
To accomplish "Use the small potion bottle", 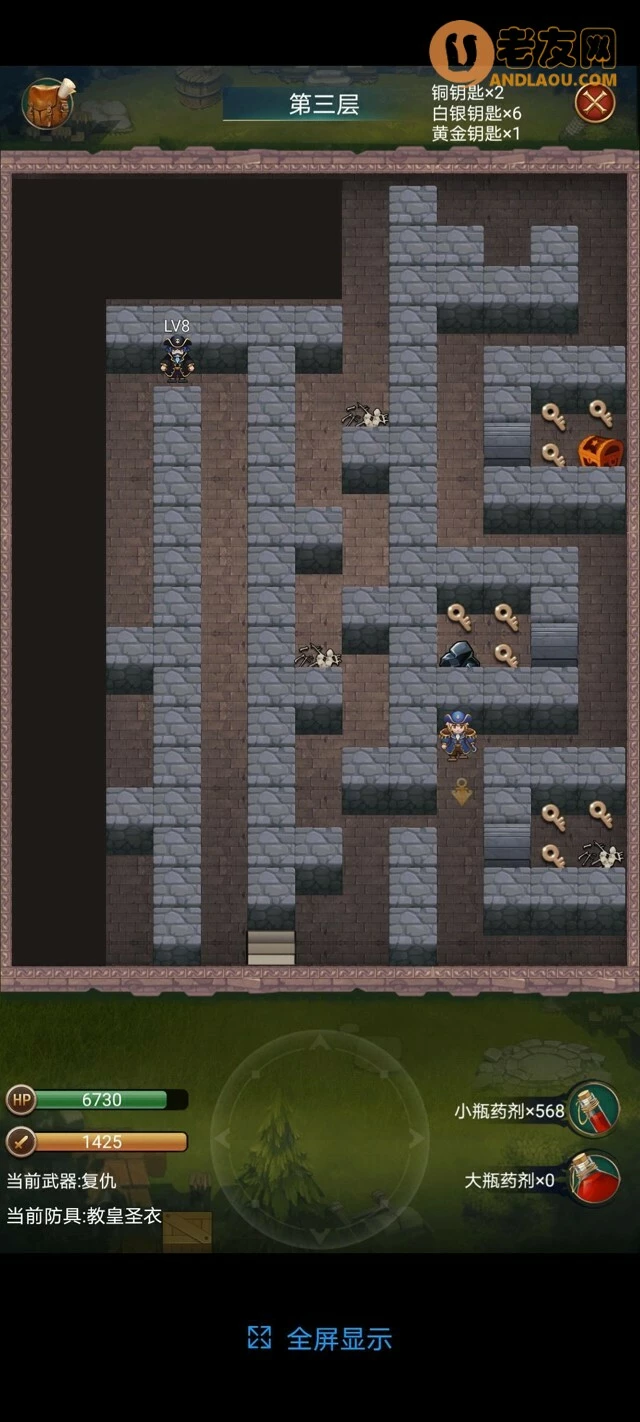I will (x=594, y=1111).
